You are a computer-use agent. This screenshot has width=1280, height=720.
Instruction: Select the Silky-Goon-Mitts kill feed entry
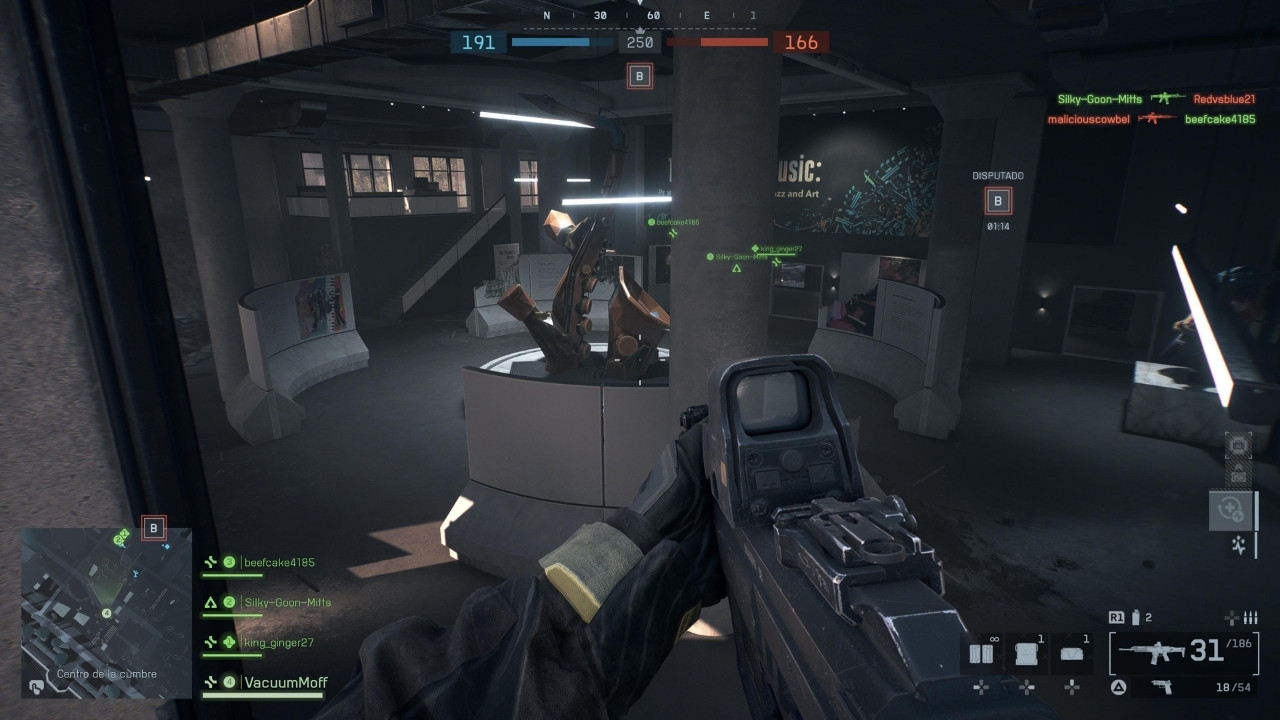click(1099, 99)
